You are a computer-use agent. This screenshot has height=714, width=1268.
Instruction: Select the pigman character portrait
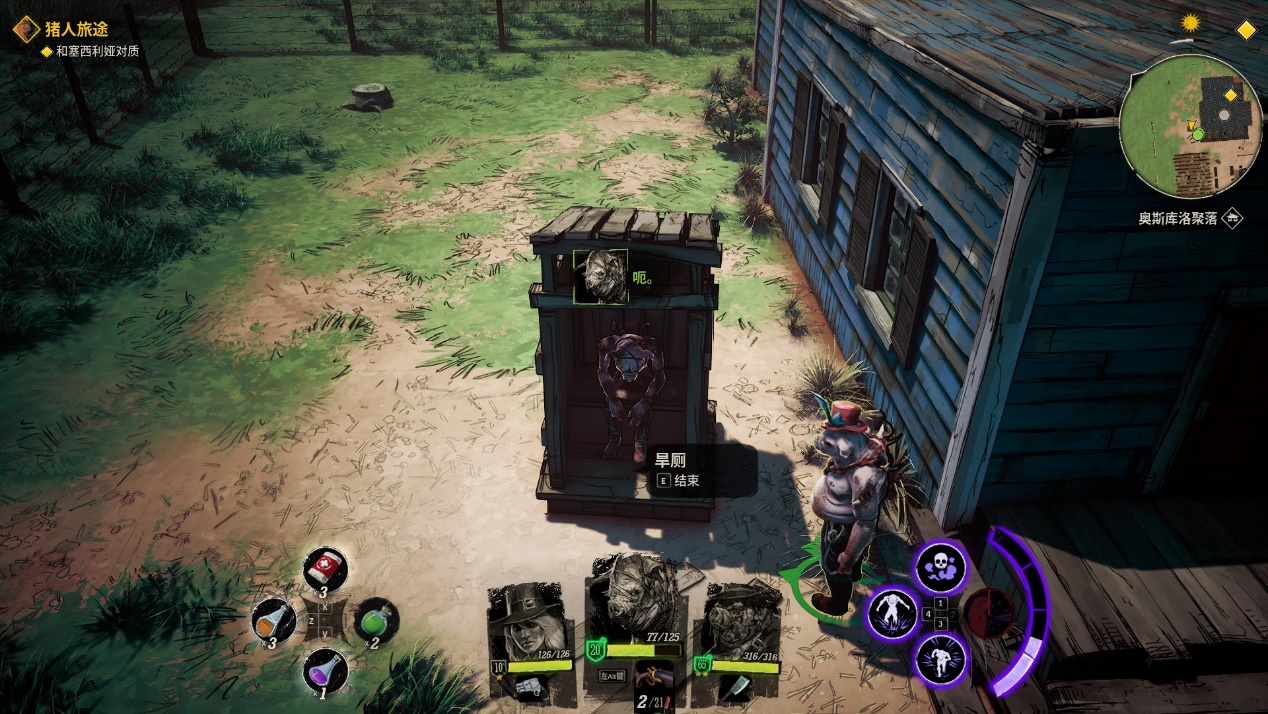point(632,598)
